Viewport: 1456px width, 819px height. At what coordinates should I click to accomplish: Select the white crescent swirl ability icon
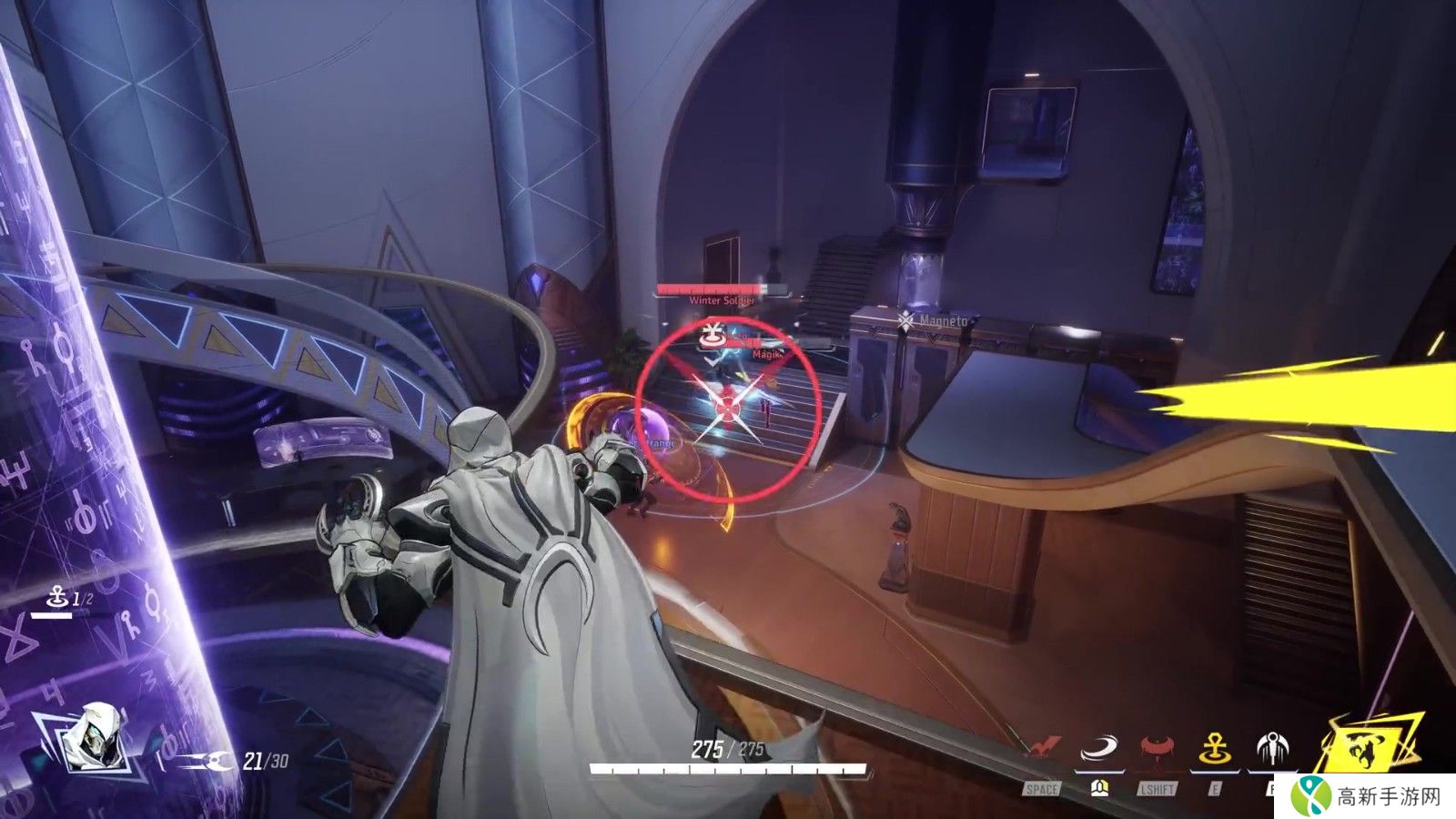tap(1098, 750)
